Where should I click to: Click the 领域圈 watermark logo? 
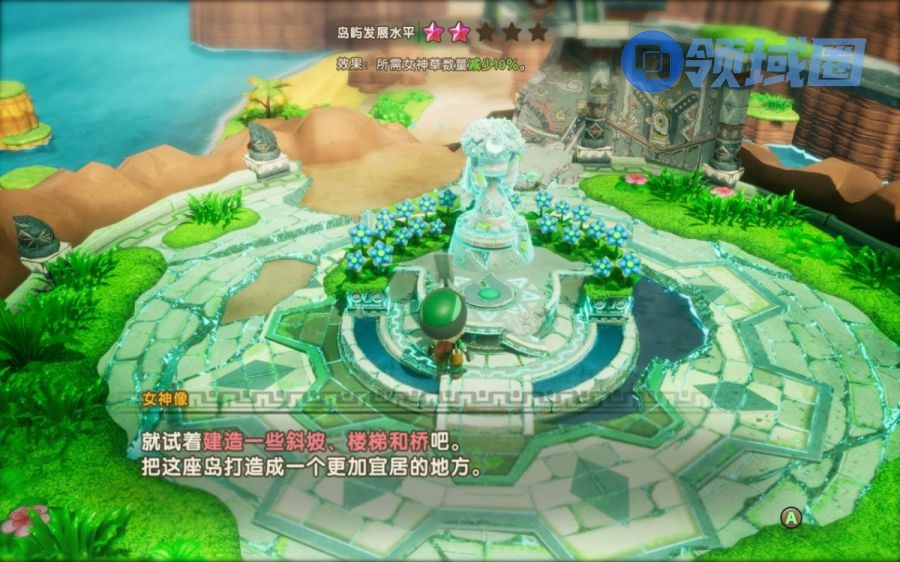(741, 62)
